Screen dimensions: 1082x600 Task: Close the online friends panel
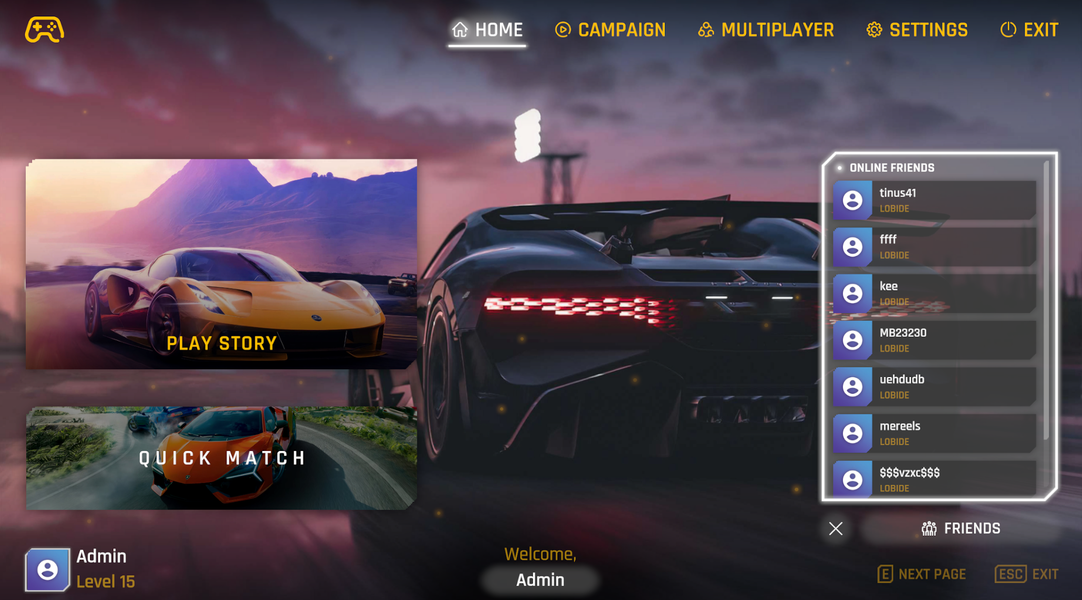[x=836, y=529]
